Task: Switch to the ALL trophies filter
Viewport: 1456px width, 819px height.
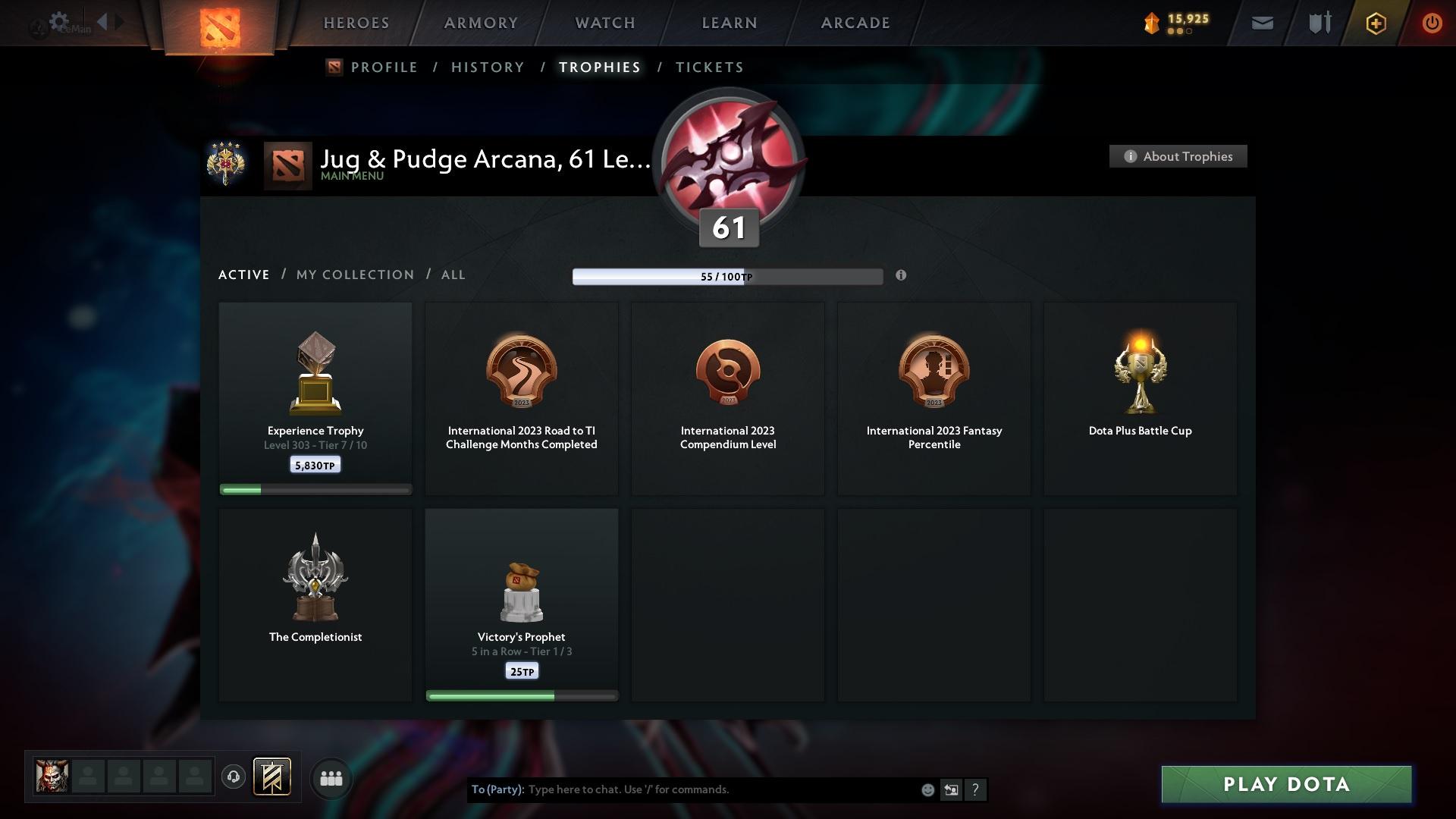Action: (453, 275)
